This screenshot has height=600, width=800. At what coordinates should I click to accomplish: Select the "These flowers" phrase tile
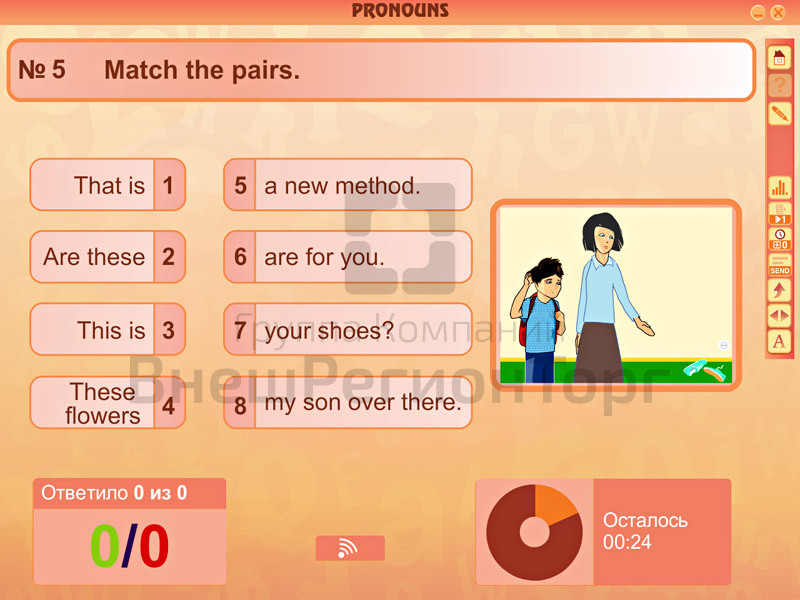click(x=107, y=403)
